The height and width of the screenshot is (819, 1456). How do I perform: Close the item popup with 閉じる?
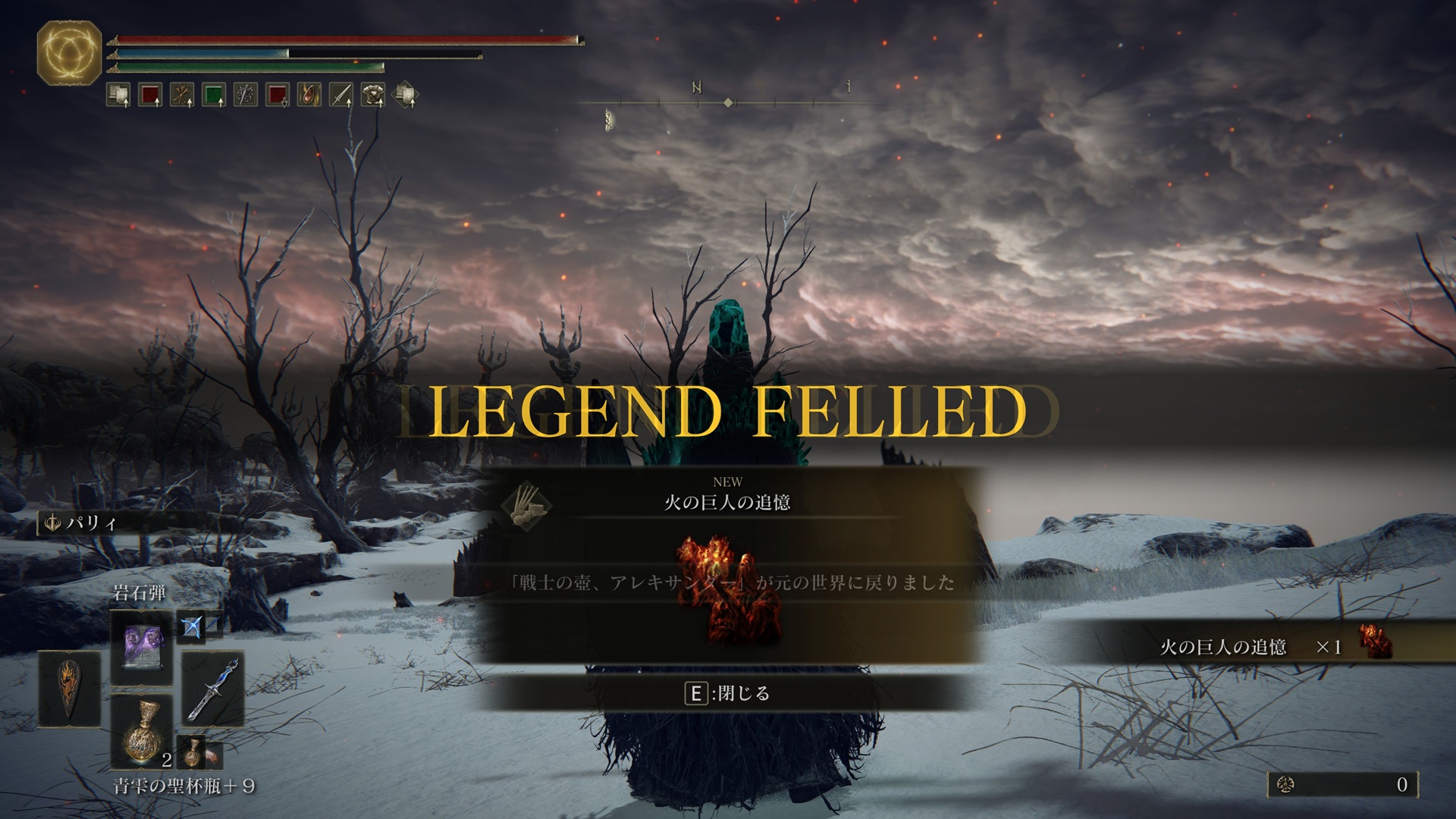coord(726,693)
